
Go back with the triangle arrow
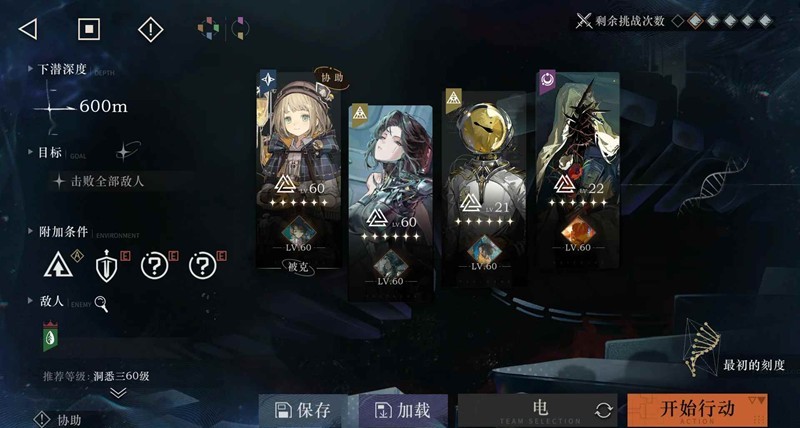pyautogui.click(x=28, y=29)
